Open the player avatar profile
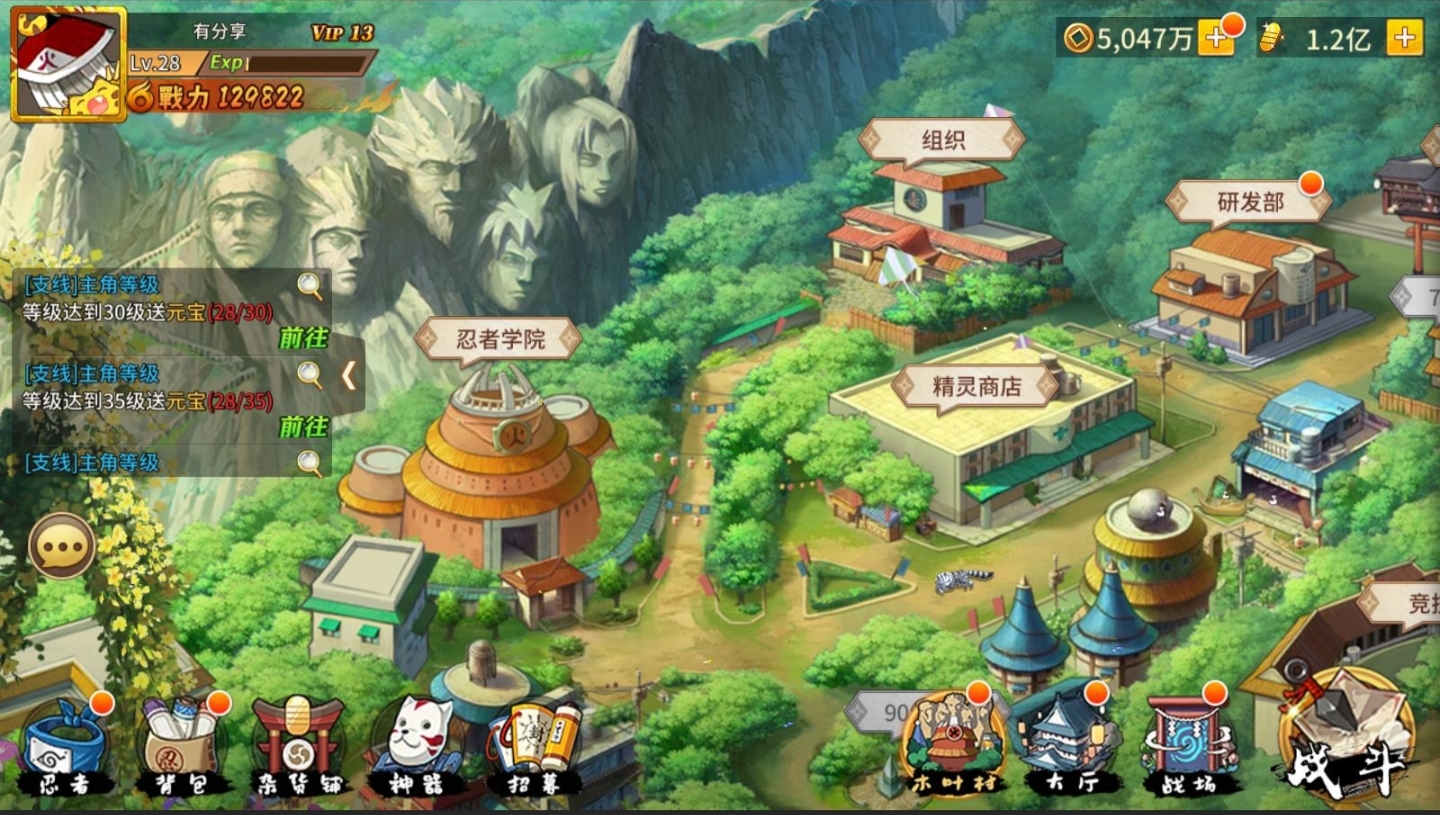This screenshot has width=1440, height=815. coord(68,64)
